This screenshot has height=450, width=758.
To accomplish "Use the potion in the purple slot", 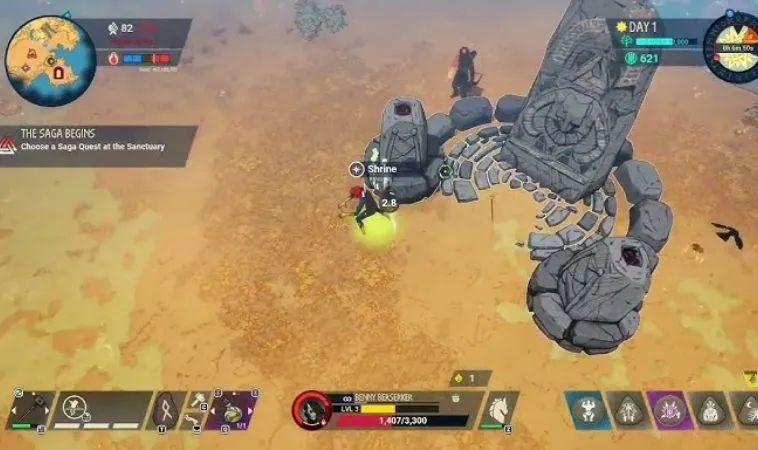I will [x=233, y=409].
